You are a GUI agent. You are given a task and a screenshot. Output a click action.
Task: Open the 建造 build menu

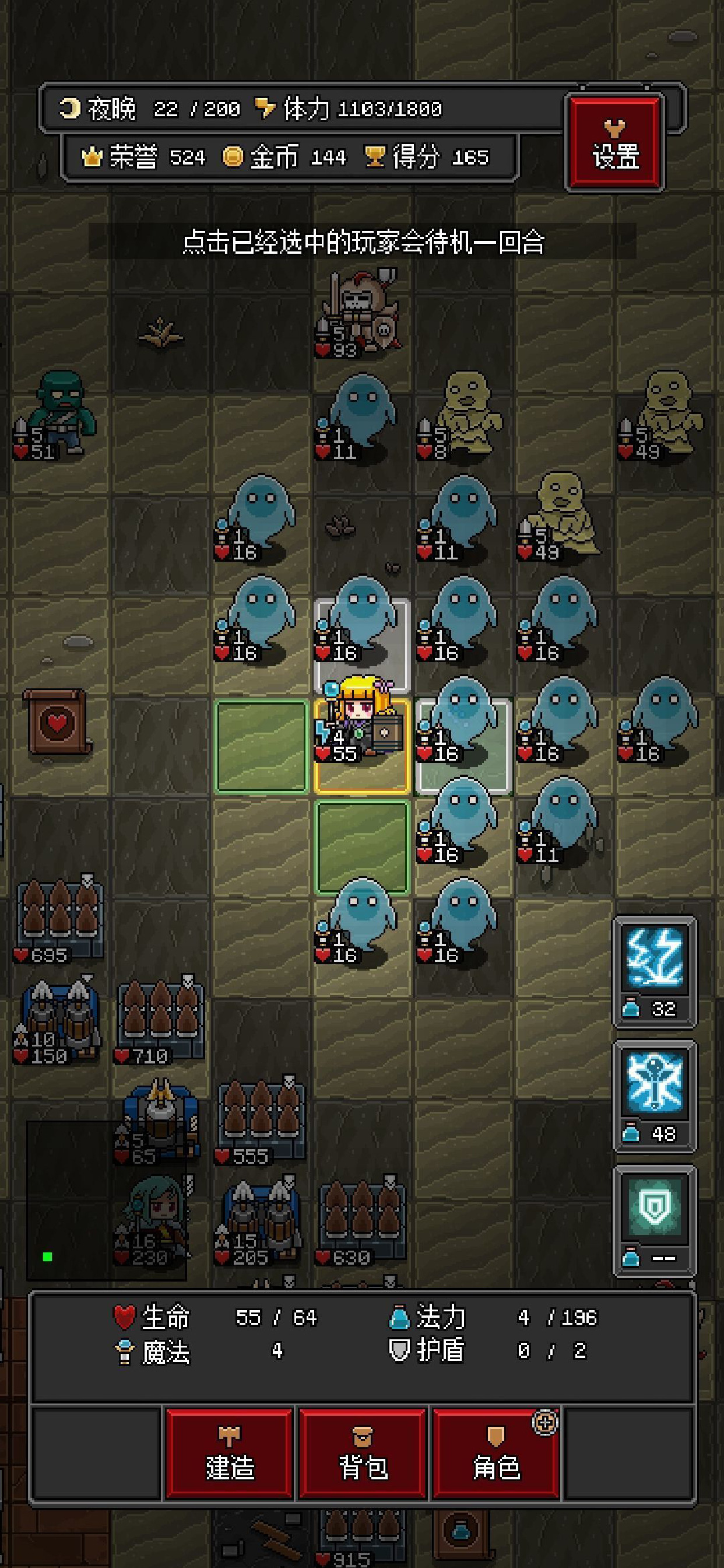[229, 1452]
